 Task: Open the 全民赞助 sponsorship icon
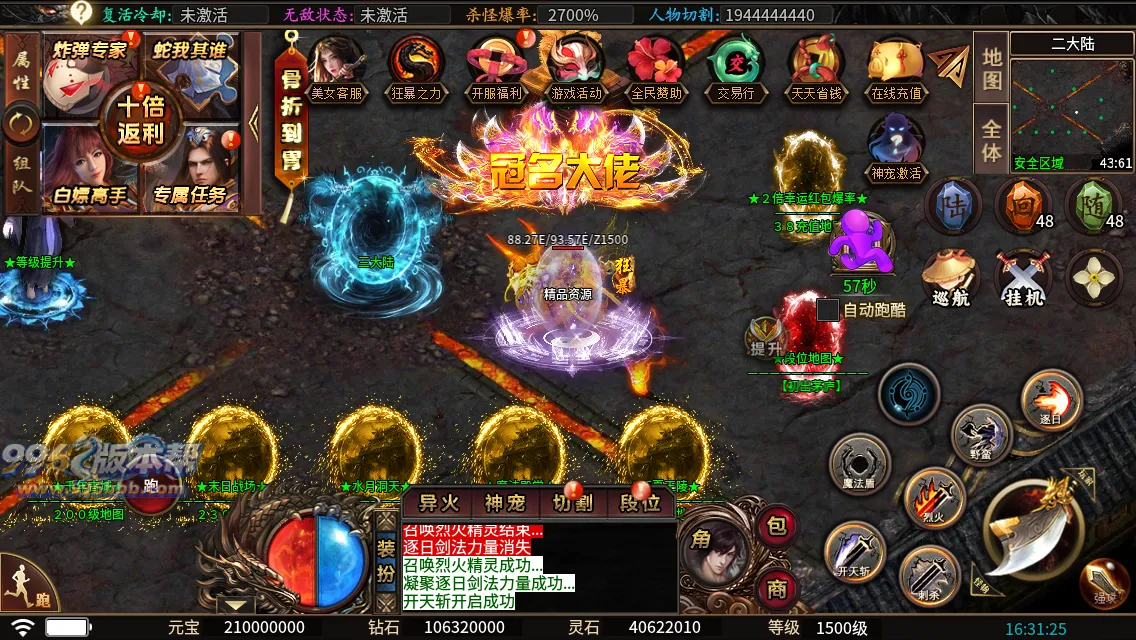[x=656, y=66]
